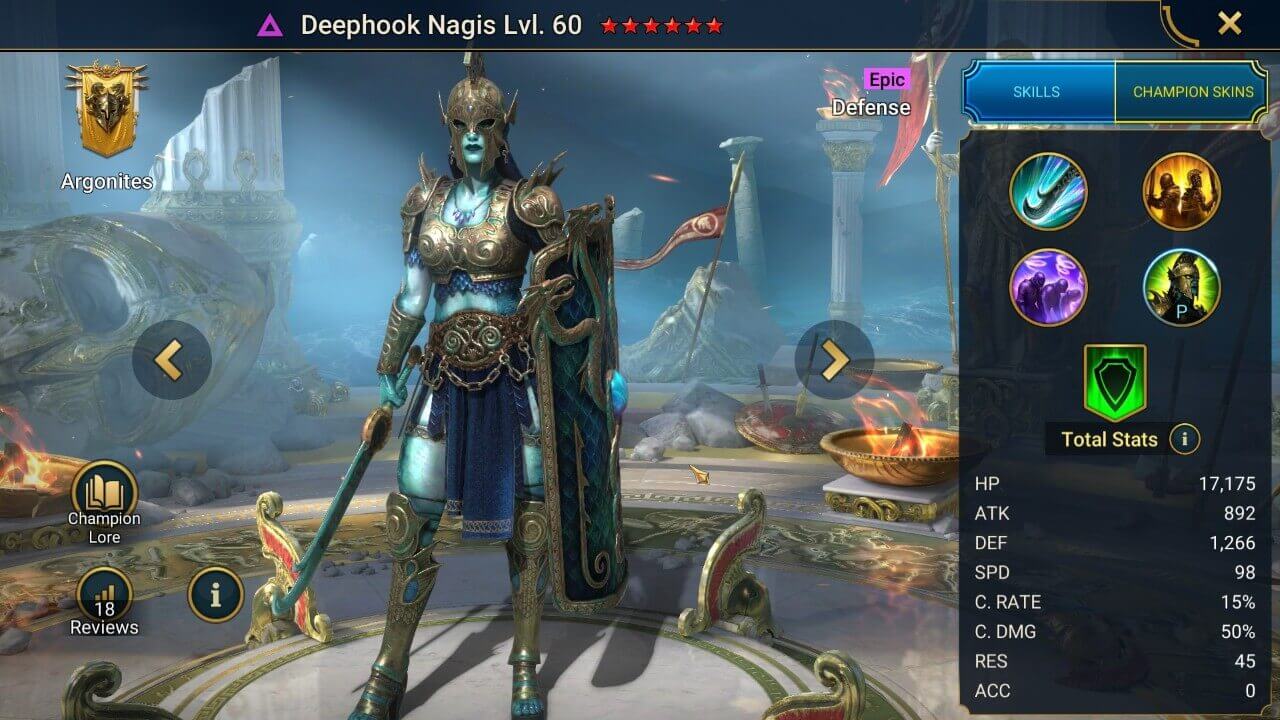
Task: Navigate to next champion with right arrow
Action: point(836,360)
